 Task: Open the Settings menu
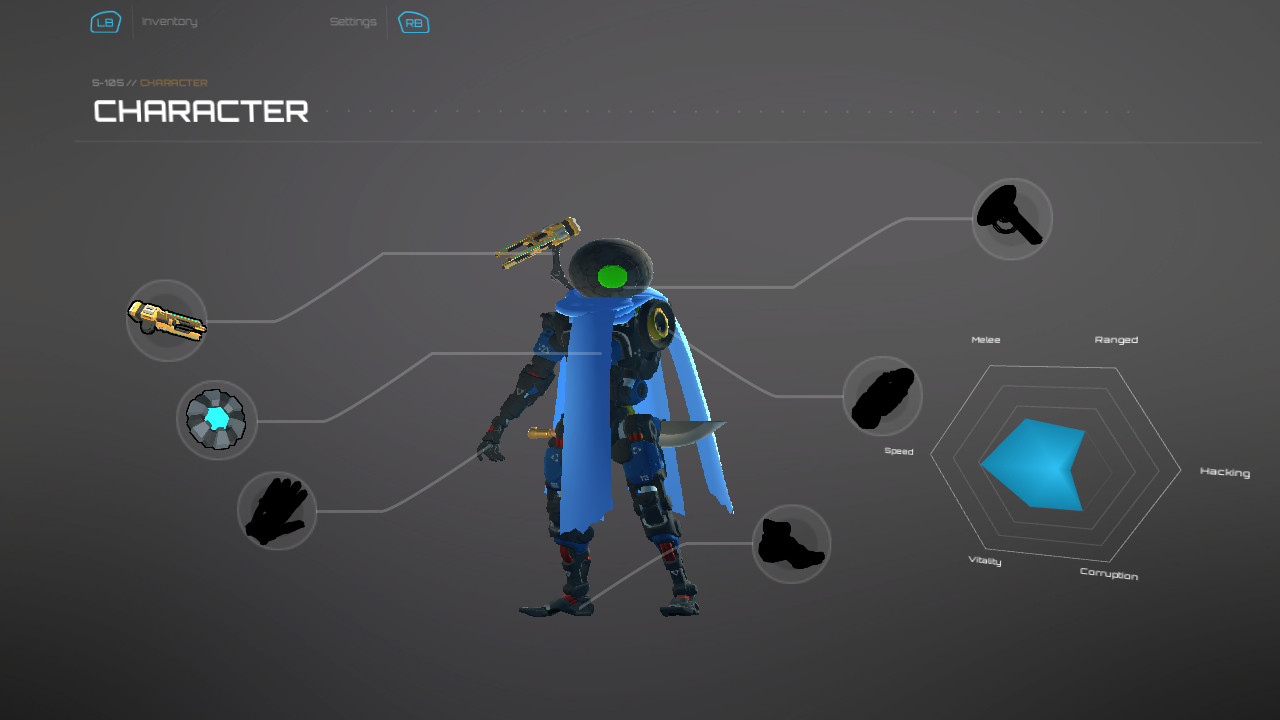click(x=352, y=21)
